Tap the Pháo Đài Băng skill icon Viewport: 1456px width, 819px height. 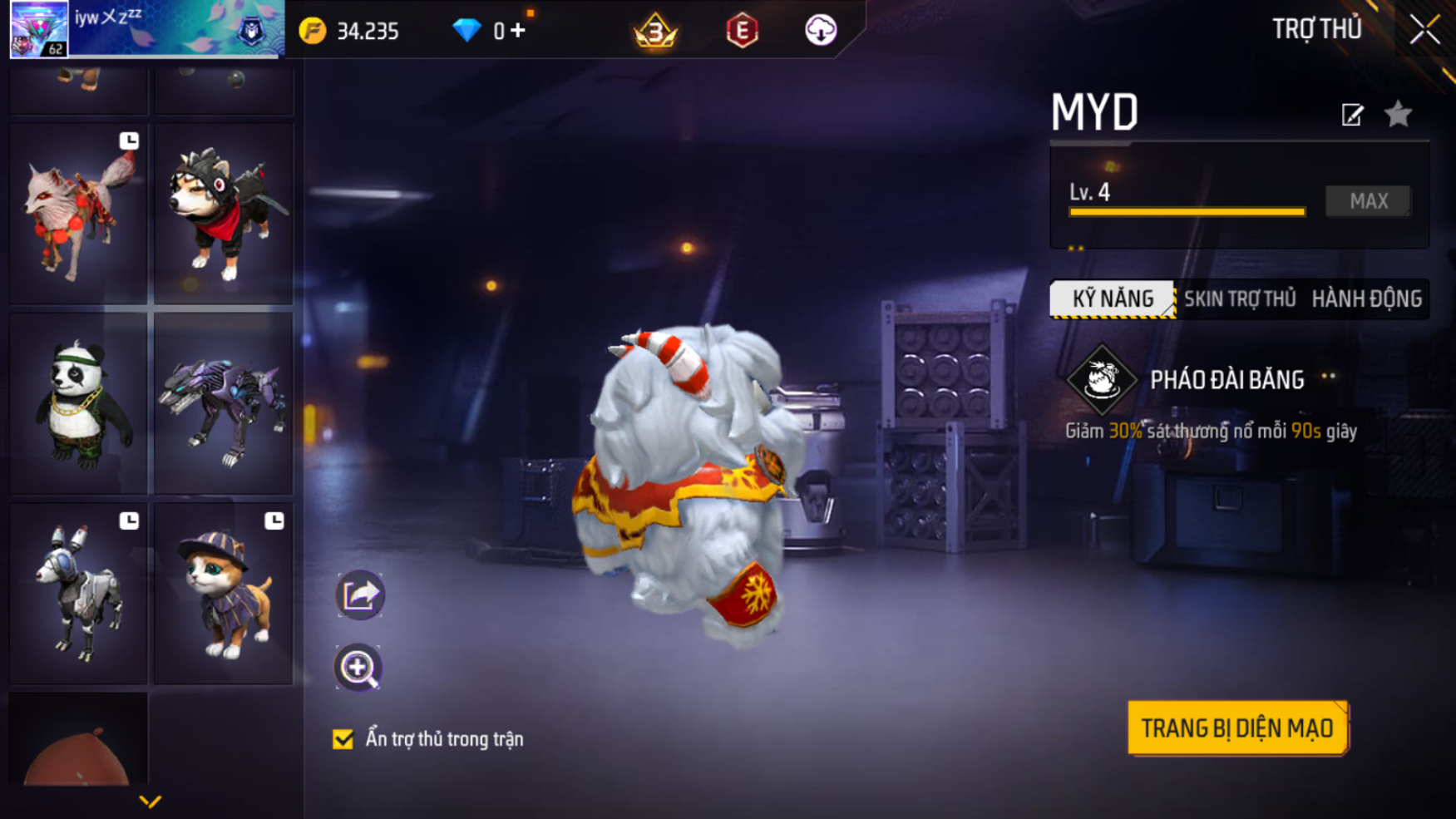(1102, 379)
